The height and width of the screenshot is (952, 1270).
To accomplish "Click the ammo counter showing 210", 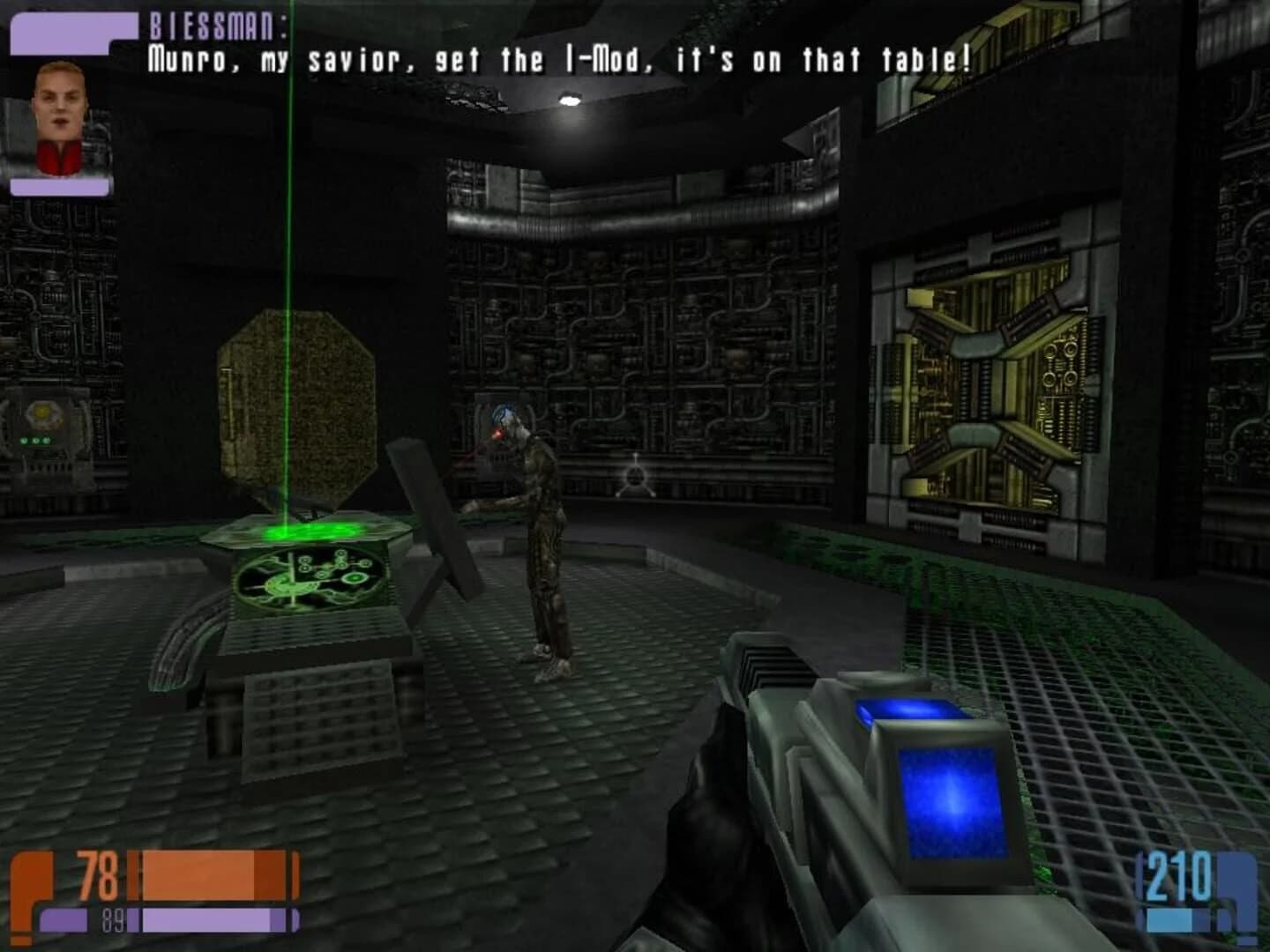I will [1179, 877].
